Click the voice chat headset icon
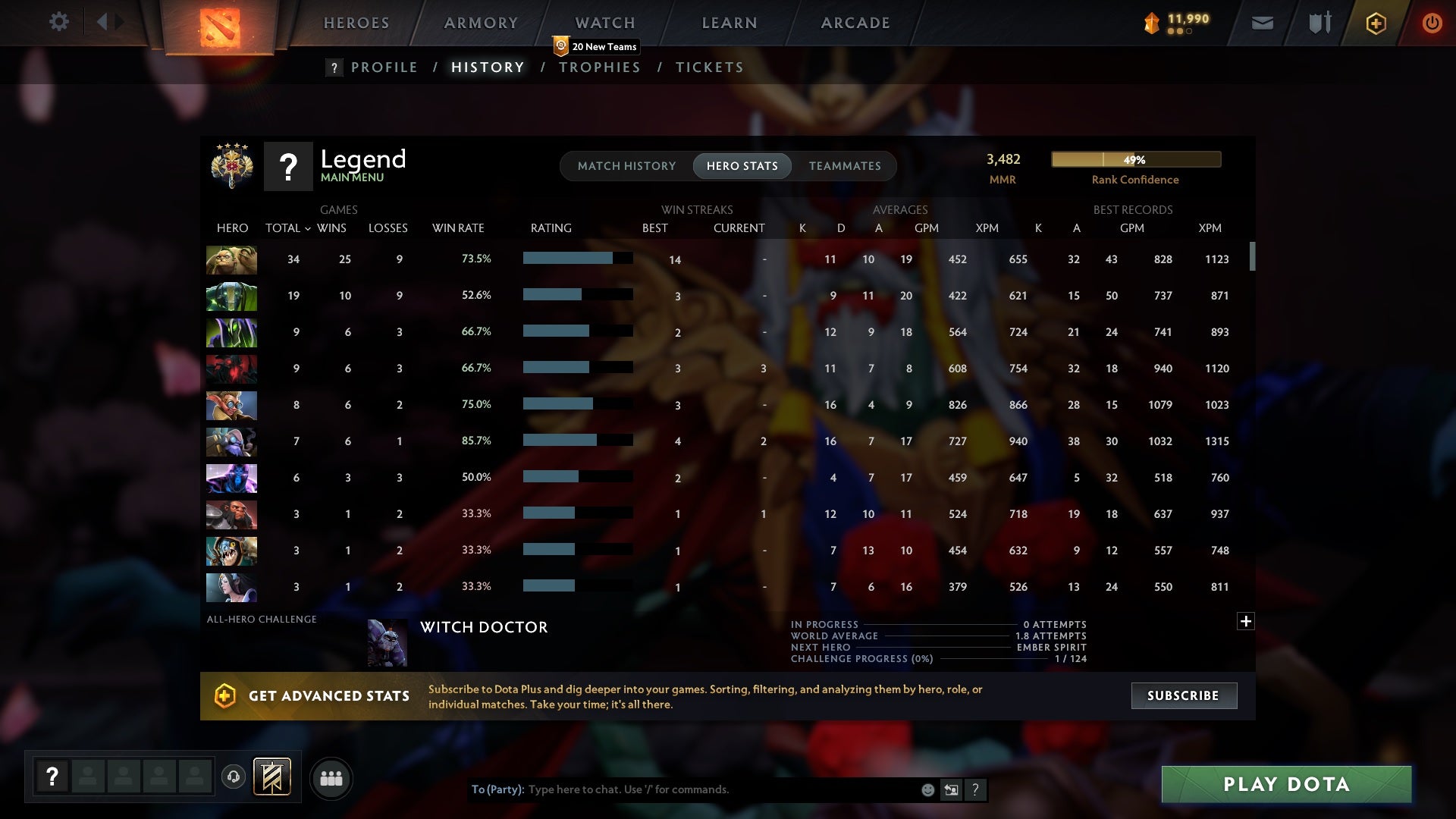 coord(233,778)
